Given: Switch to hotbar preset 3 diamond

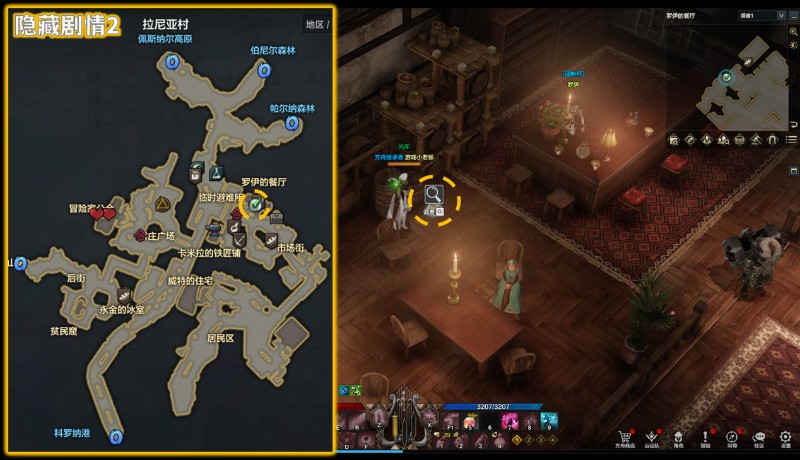Looking at the screenshot, I should tap(541, 440).
